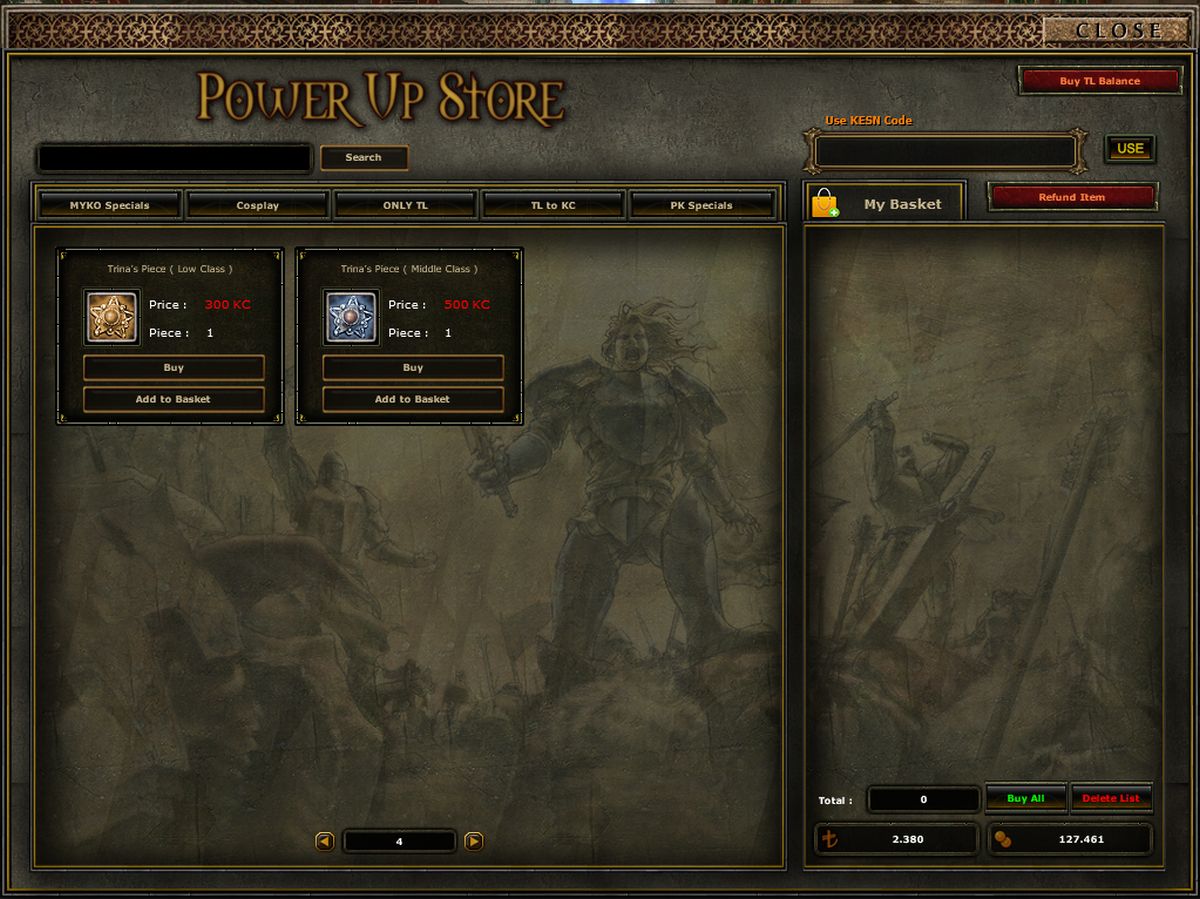Purchase everything with Buy All
1200x899 pixels.
click(x=1025, y=799)
